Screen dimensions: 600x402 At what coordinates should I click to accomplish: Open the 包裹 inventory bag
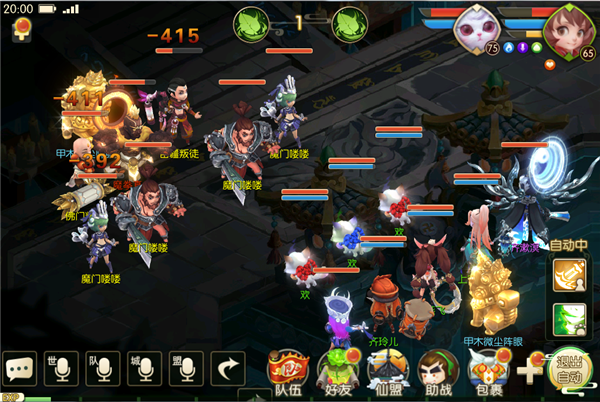pyautogui.click(x=489, y=371)
